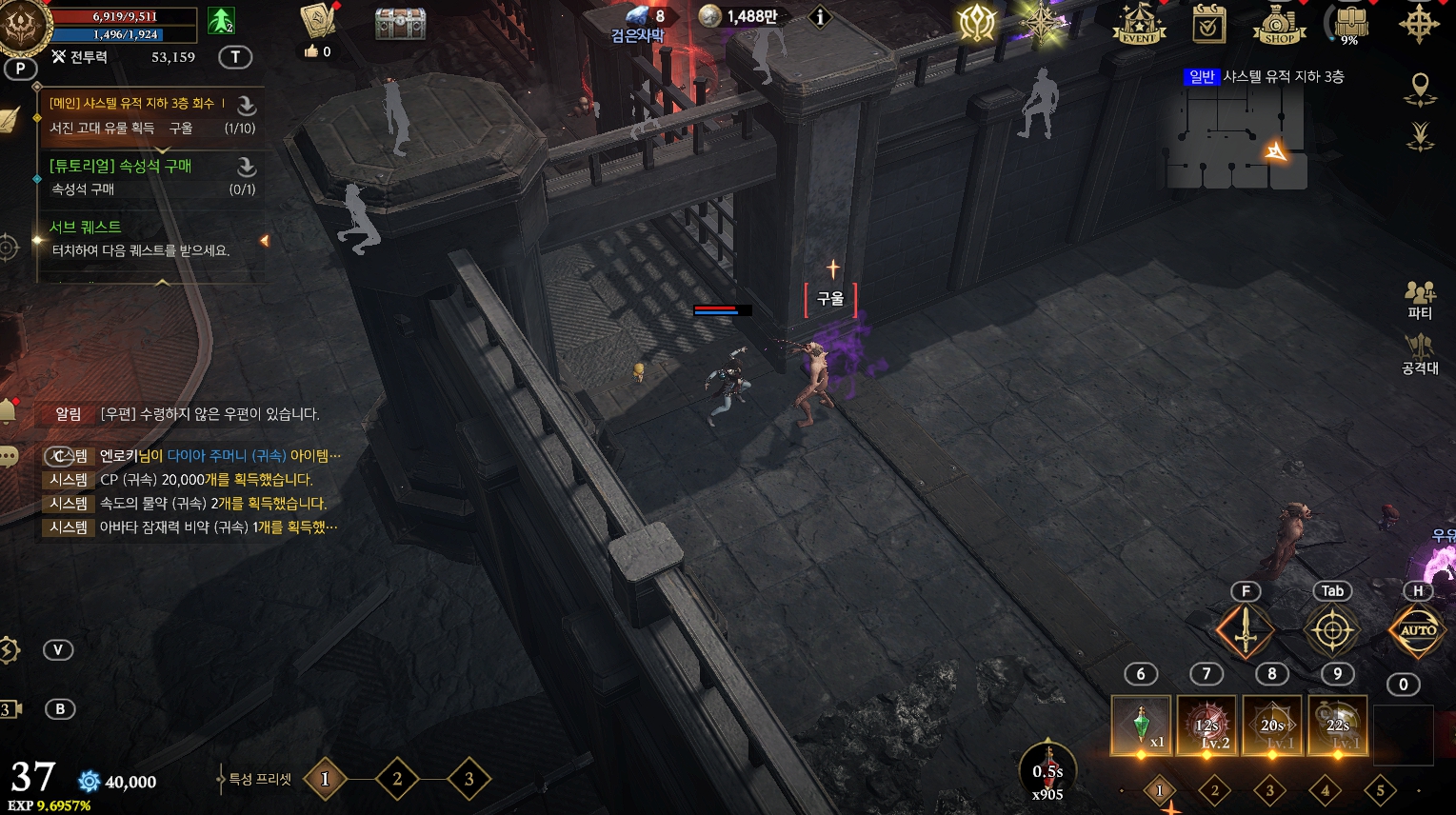Switch to skill page 3 diamond
The image size is (1456, 815).
[1269, 790]
